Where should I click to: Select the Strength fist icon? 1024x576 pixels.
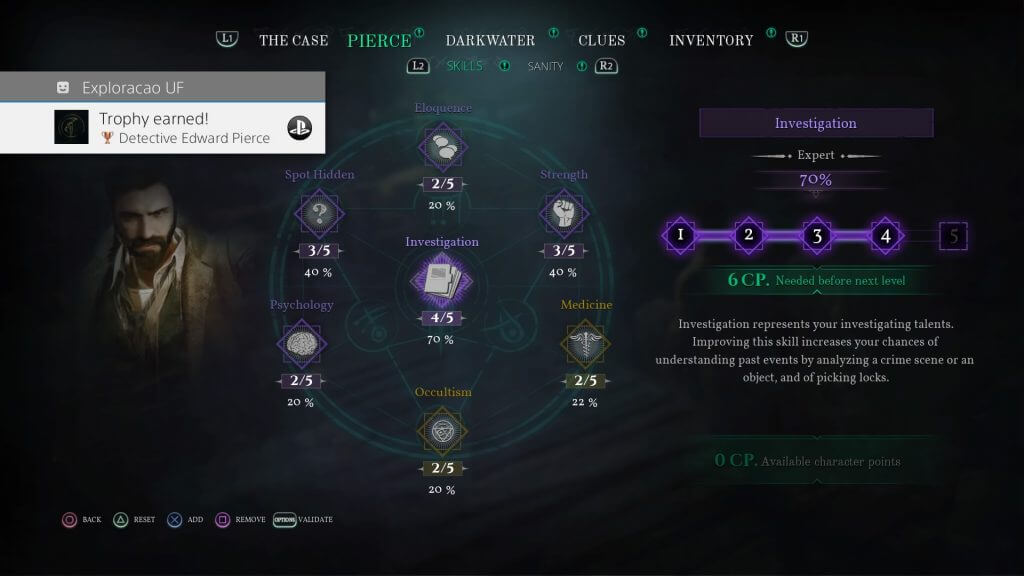point(563,213)
